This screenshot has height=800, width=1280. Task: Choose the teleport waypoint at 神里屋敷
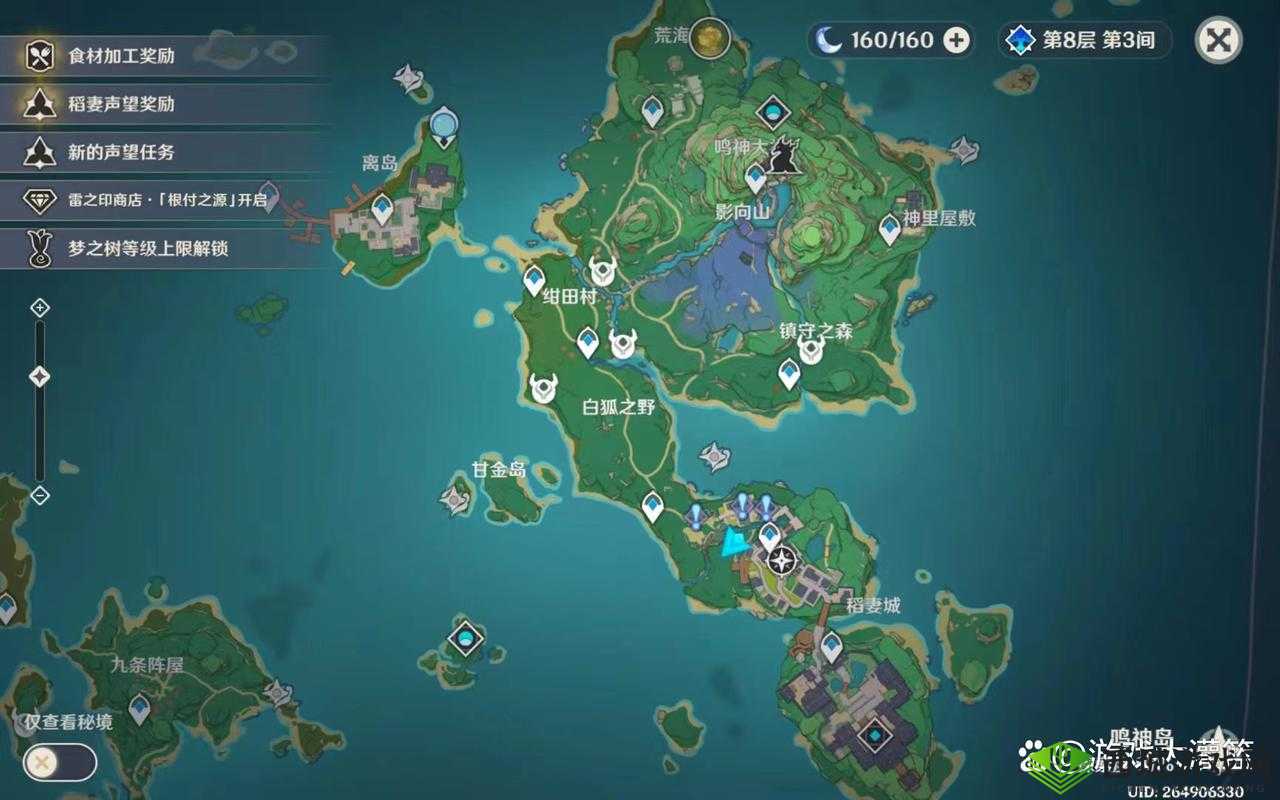(x=889, y=229)
